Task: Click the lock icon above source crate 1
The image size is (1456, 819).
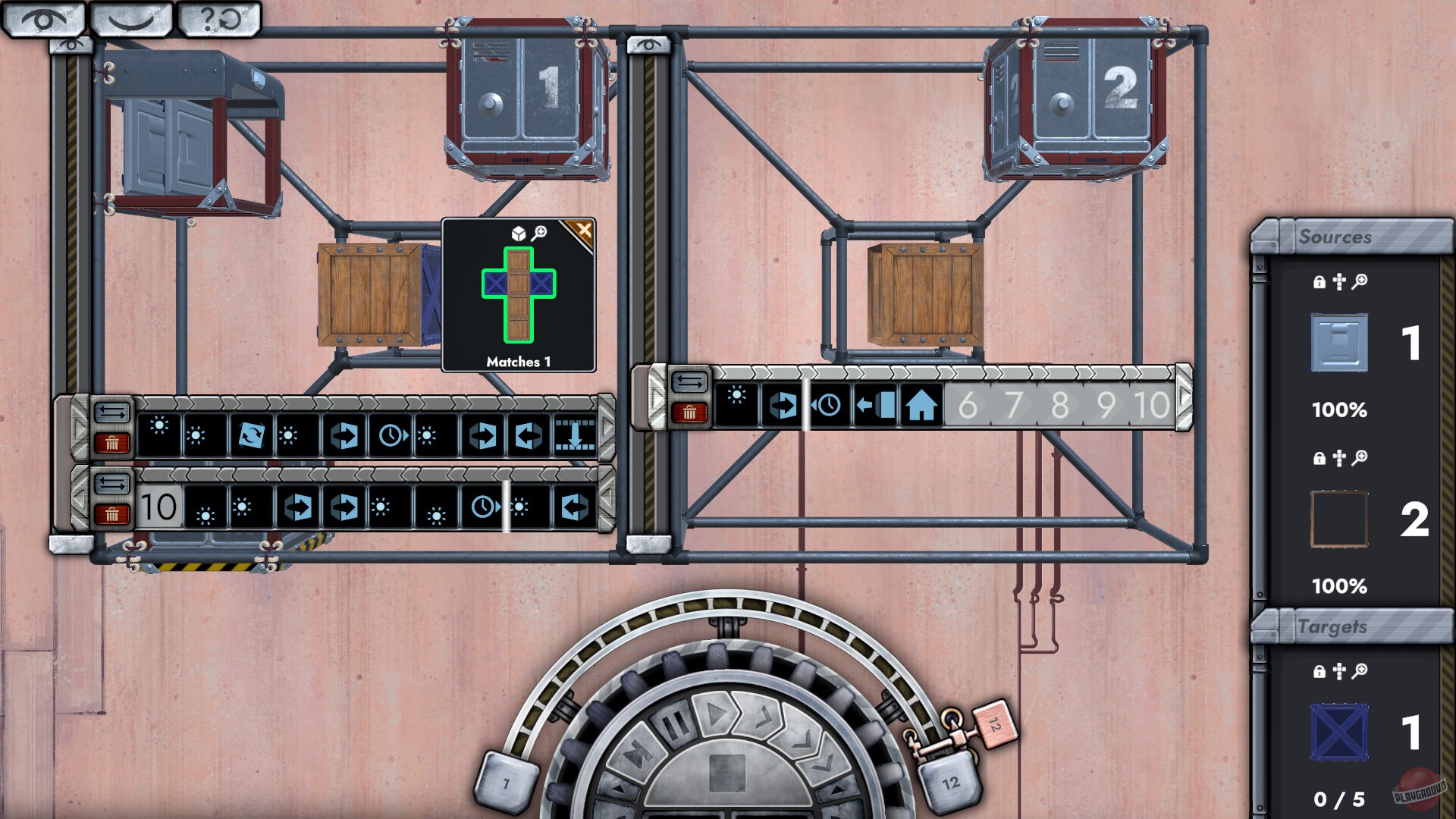Action: pyautogui.click(x=1319, y=282)
